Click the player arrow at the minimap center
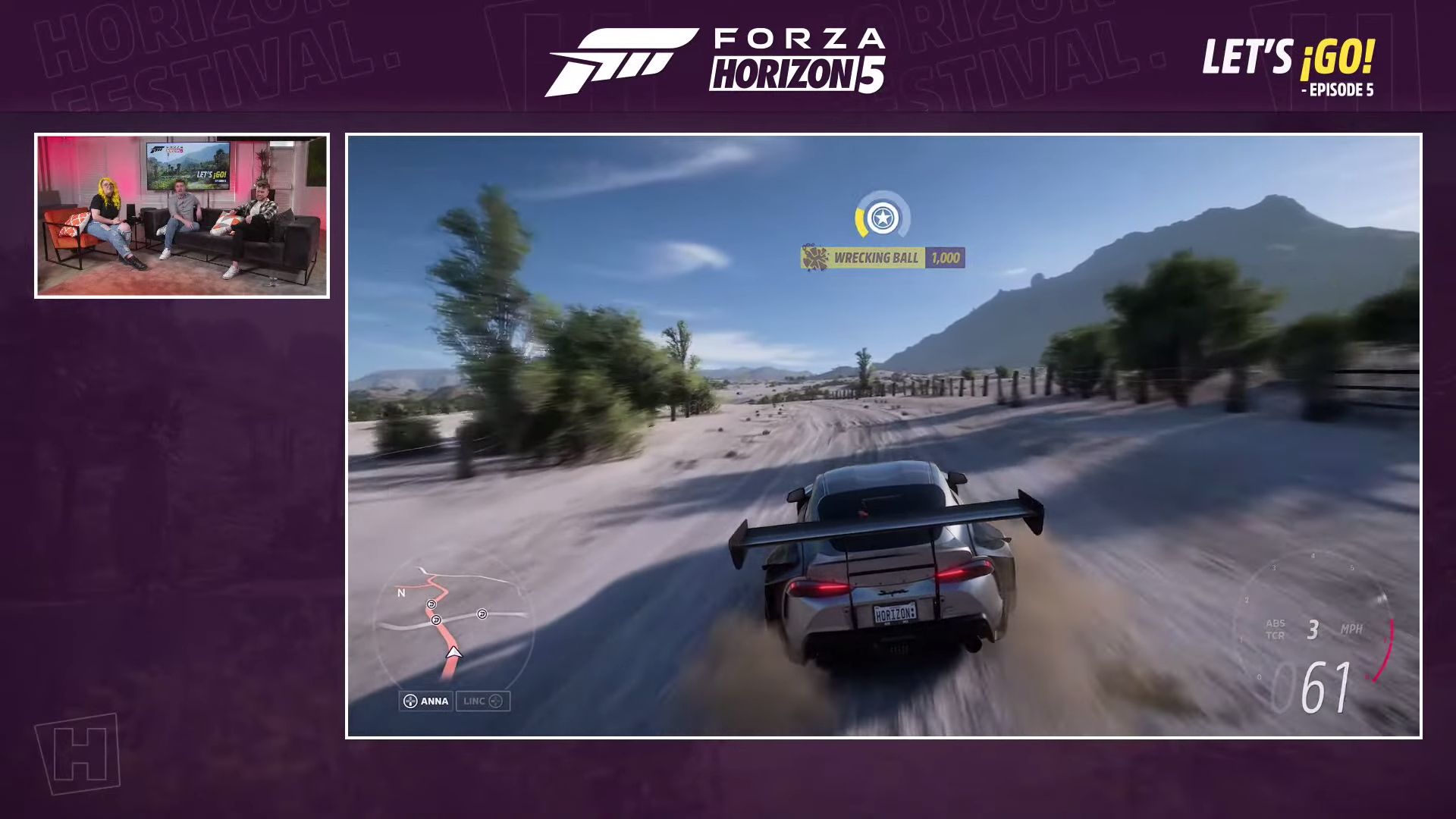The height and width of the screenshot is (819, 1456). [x=454, y=654]
